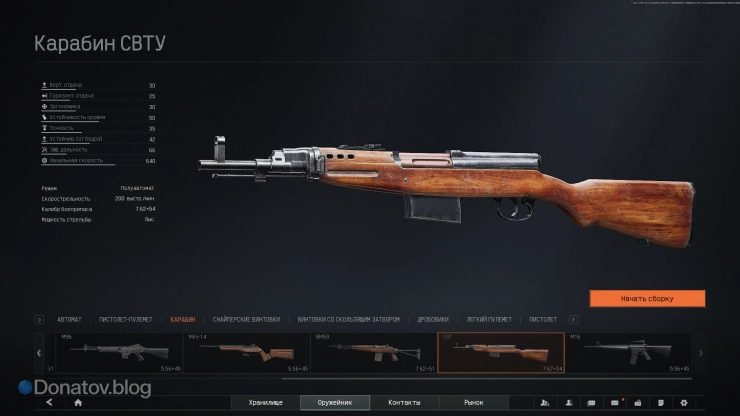Open the Оружейник section
740x416 pixels.
(335, 402)
